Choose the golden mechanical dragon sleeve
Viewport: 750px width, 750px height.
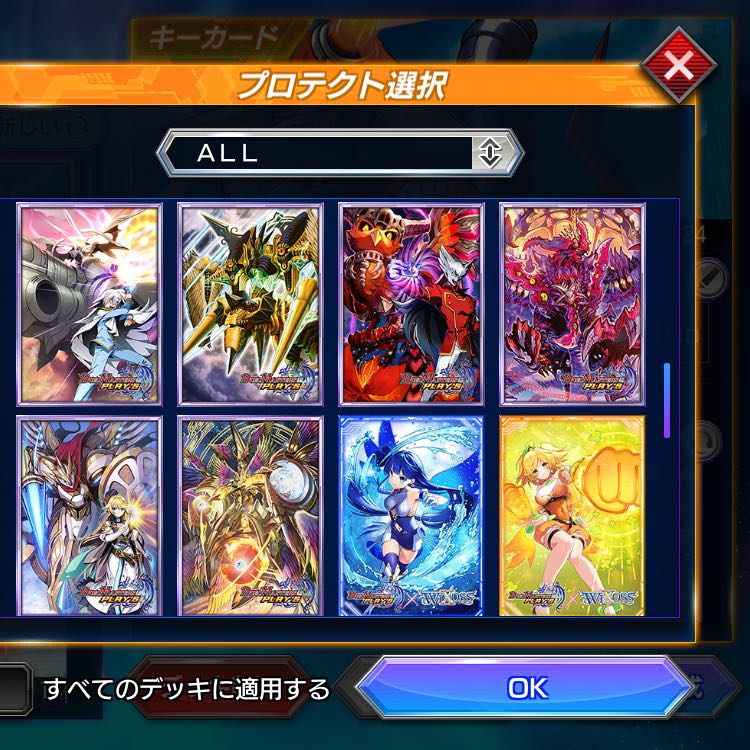click(250, 304)
